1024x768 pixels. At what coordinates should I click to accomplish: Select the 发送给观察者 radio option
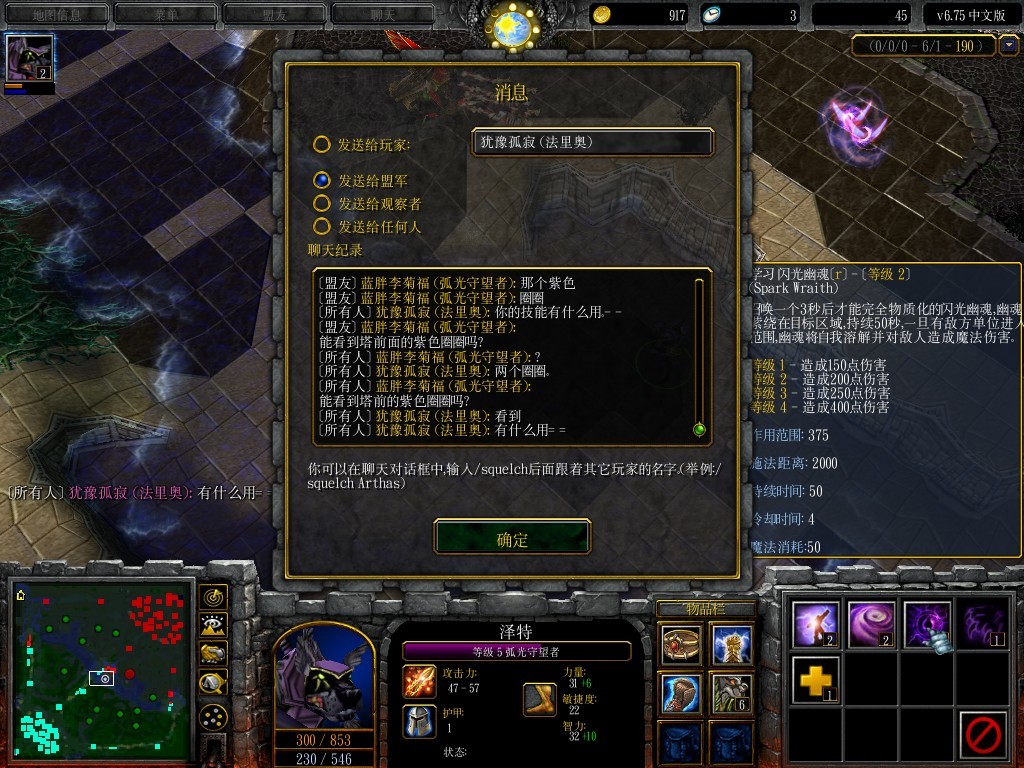(321, 204)
